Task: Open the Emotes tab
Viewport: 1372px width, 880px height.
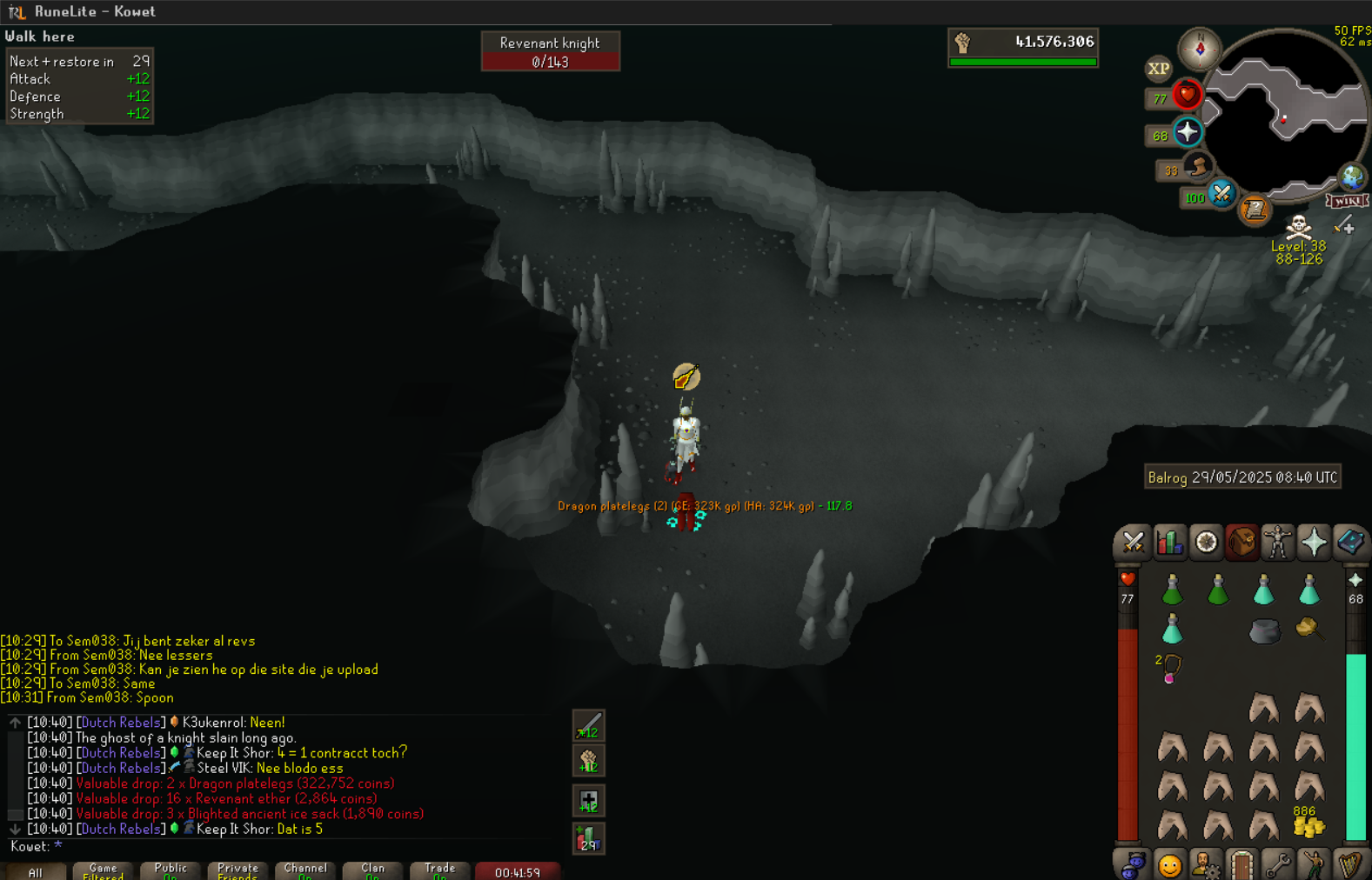Action: [x=1169, y=865]
